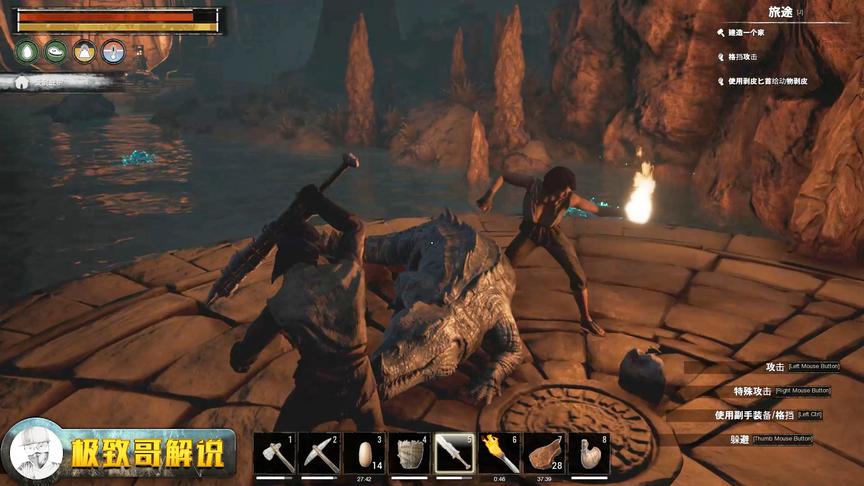864x486 pixels.
Task: Select the woven basket item in slot 4
Action: tap(410, 454)
